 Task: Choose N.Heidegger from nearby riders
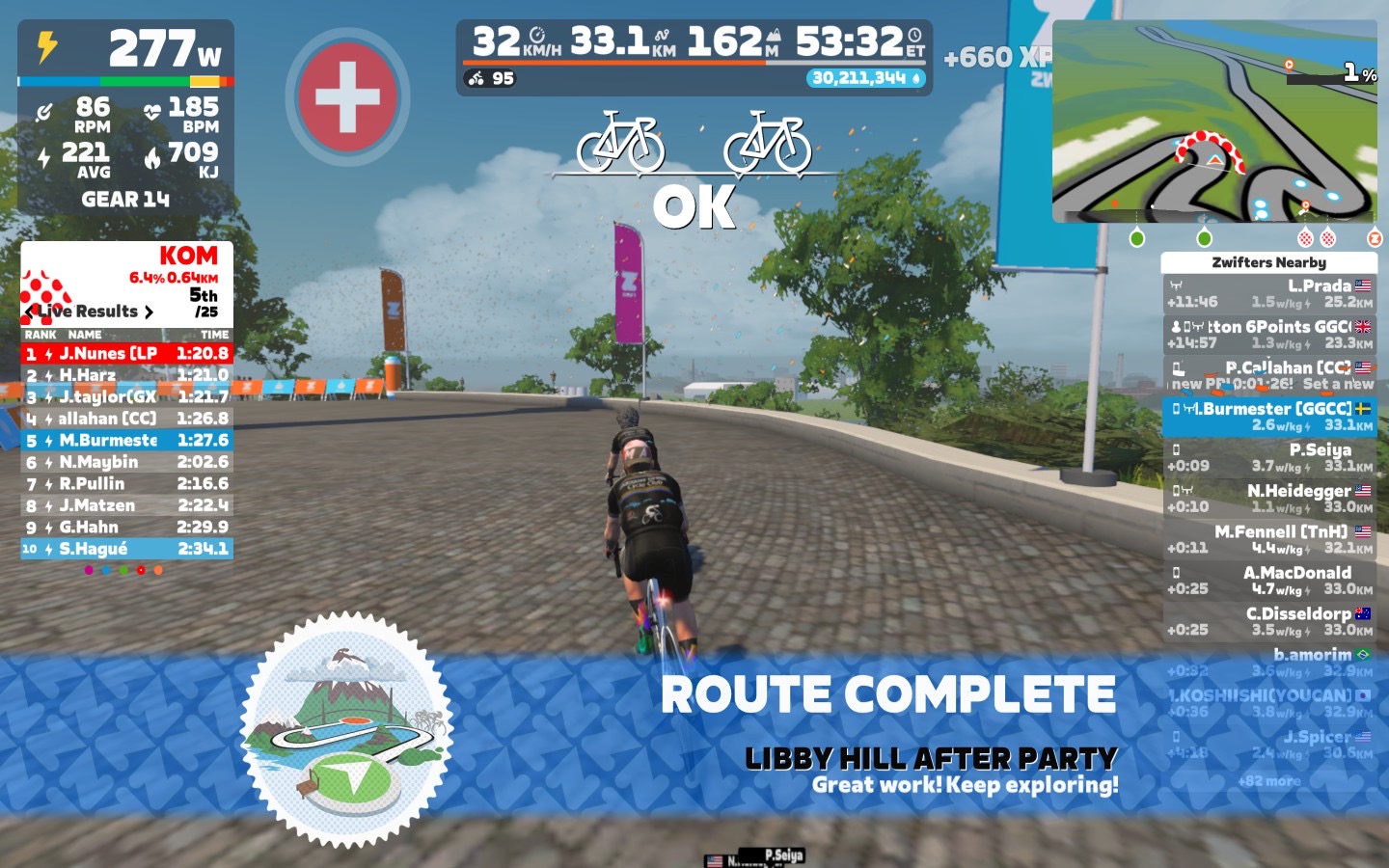(x=1268, y=498)
